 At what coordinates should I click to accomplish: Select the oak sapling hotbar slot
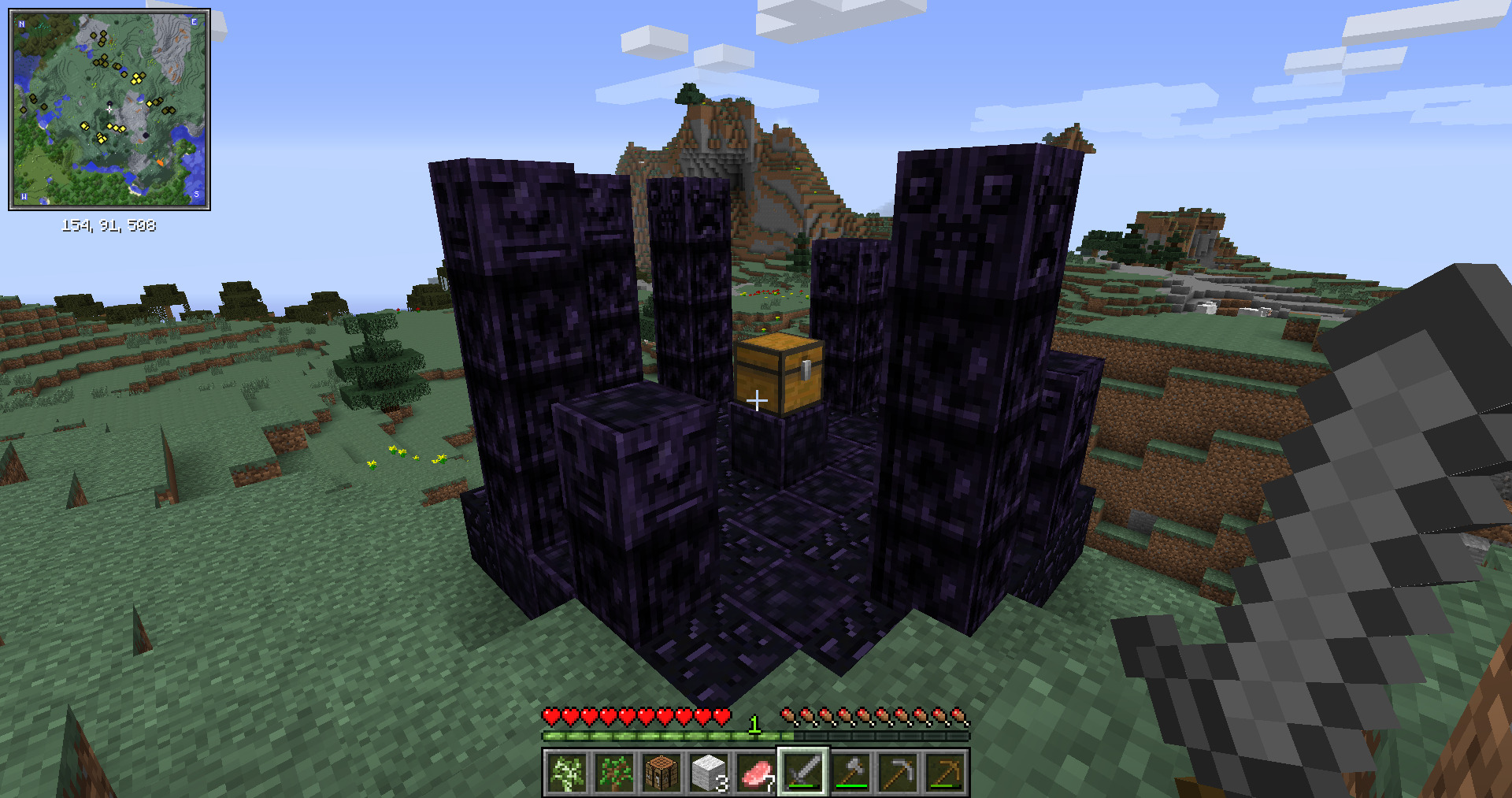(614, 772)
